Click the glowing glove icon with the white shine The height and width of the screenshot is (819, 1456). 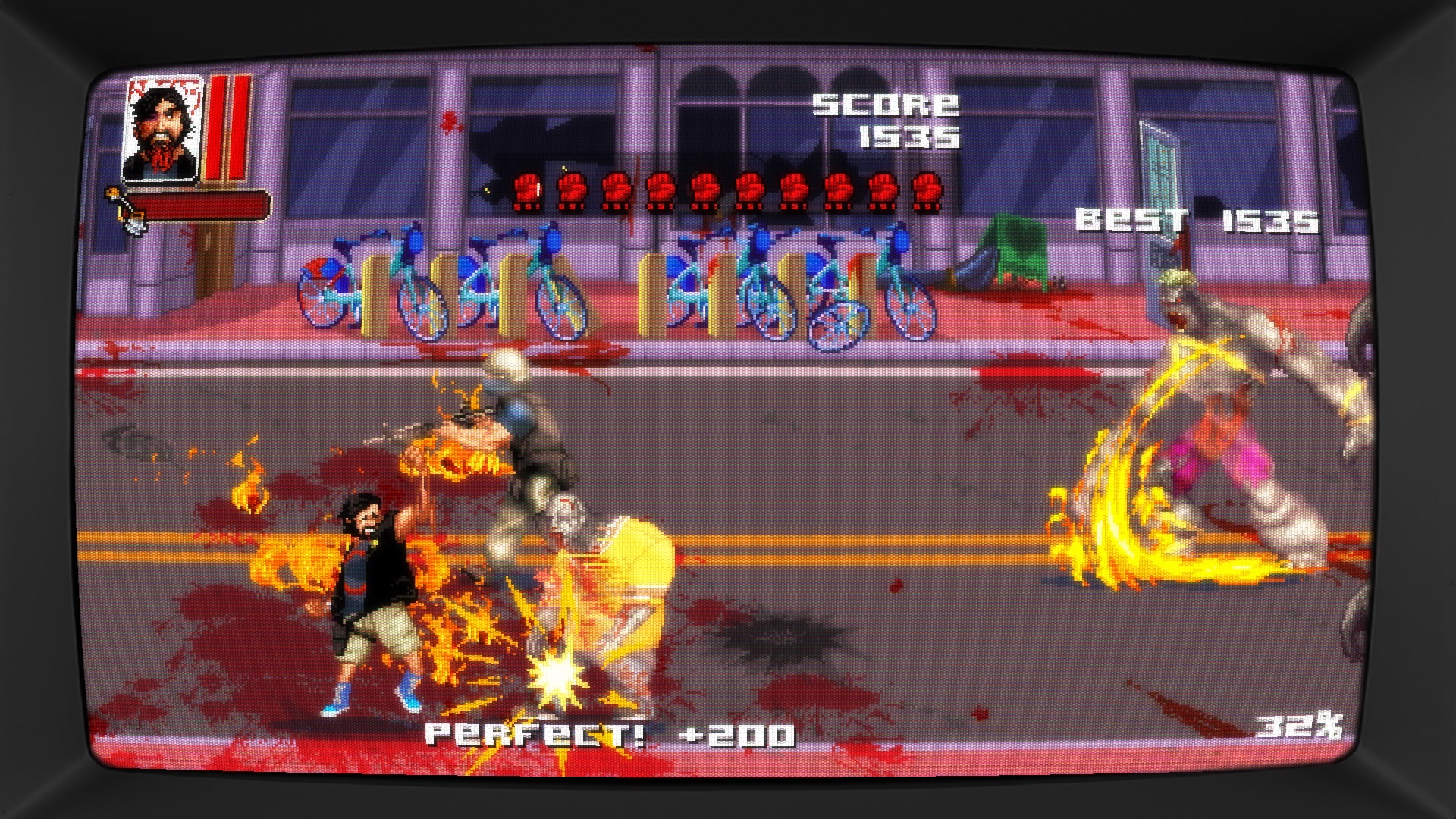(x=529, y=191)
